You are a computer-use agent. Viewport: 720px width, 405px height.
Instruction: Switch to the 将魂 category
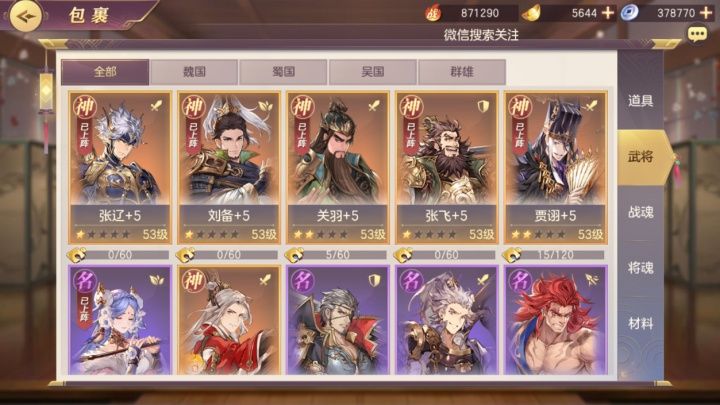640,268
